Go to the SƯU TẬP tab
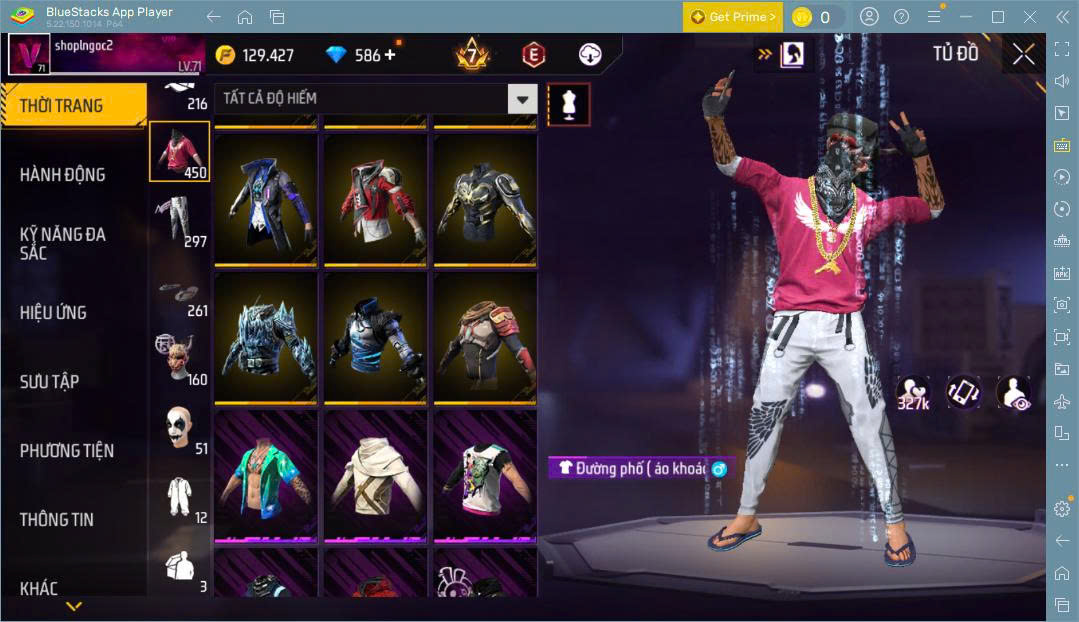This screenshot has height=622, width=1079. (x=49, y=381)
